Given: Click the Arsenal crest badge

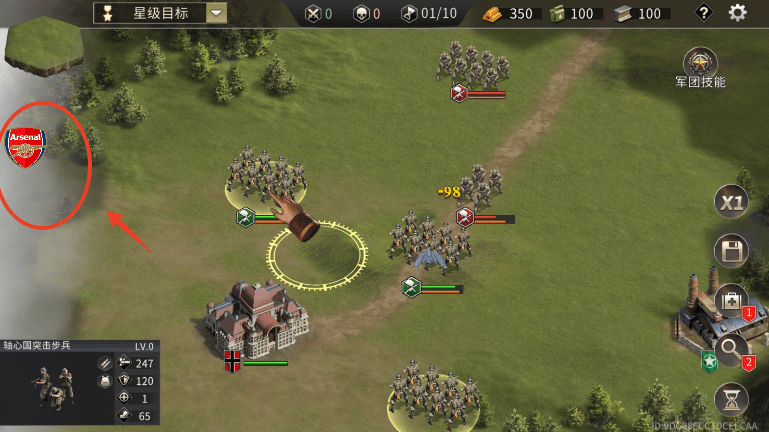Looking at the screenshot, I should click(x=26, y=147).
